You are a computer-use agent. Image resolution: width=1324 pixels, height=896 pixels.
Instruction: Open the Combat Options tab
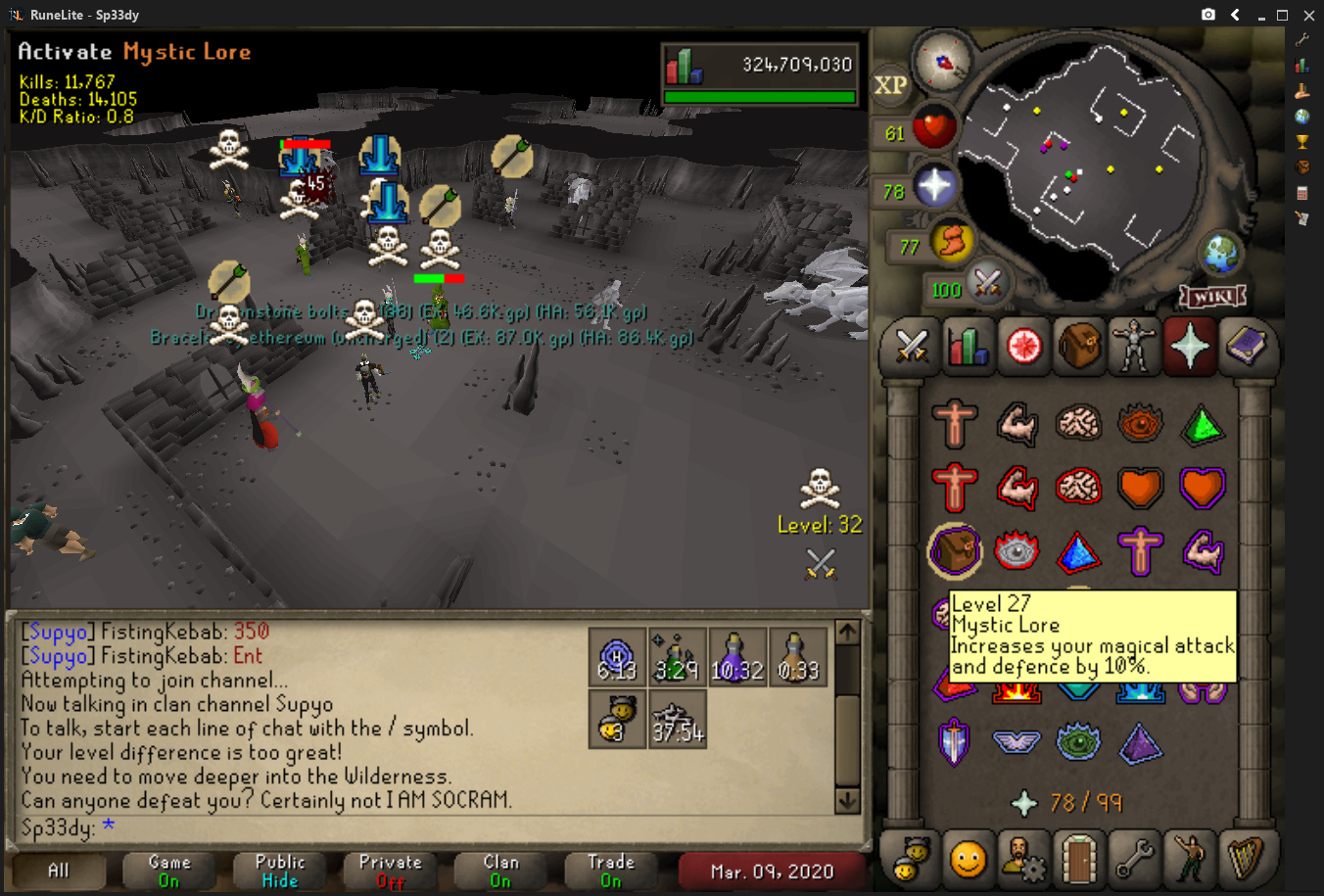point(912,347)
